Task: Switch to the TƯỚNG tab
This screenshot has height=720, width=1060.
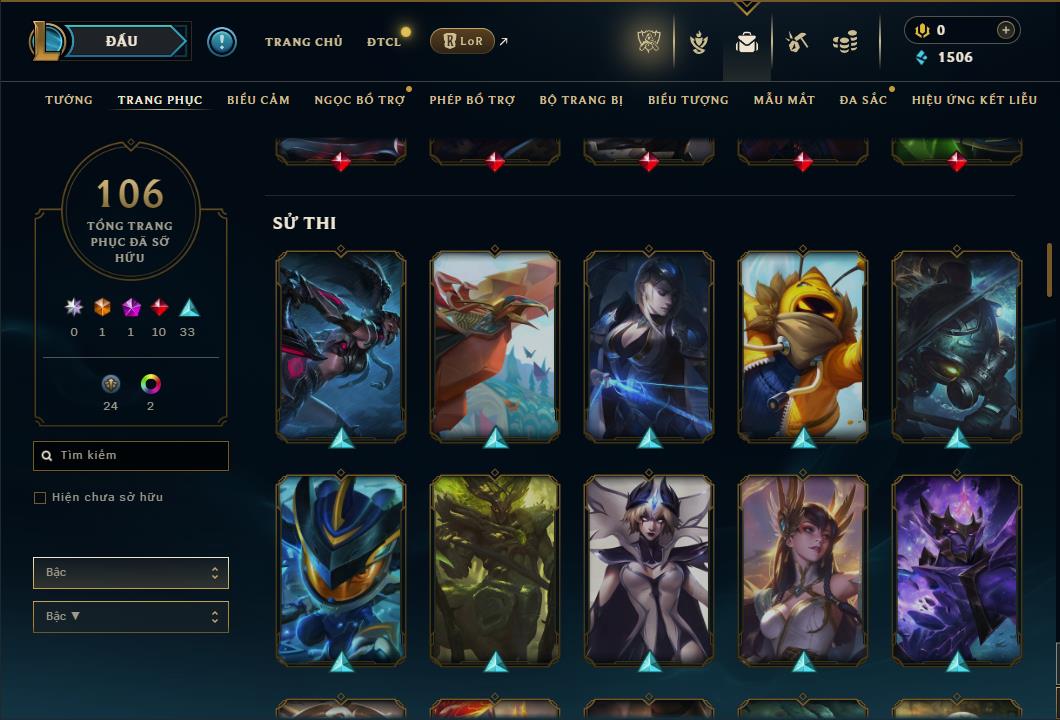Action: tap(69, 100)
